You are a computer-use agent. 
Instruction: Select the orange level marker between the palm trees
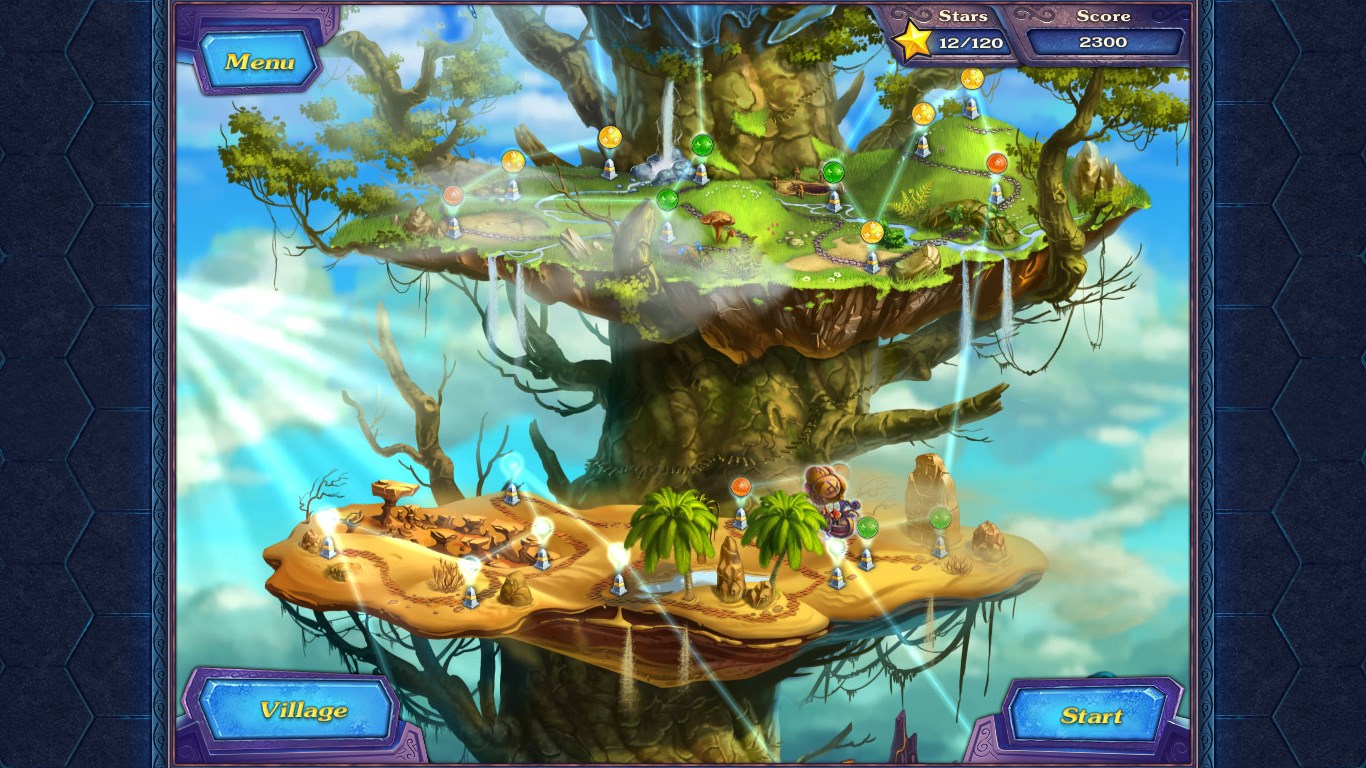(740, 487)
